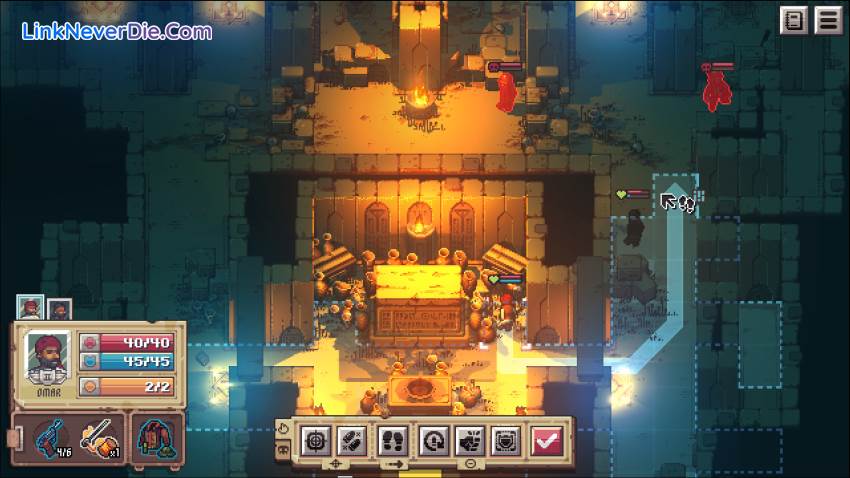Use the fist melee action
The height and width of the screenshot is (478, 850).
click(x=468, y=439)
